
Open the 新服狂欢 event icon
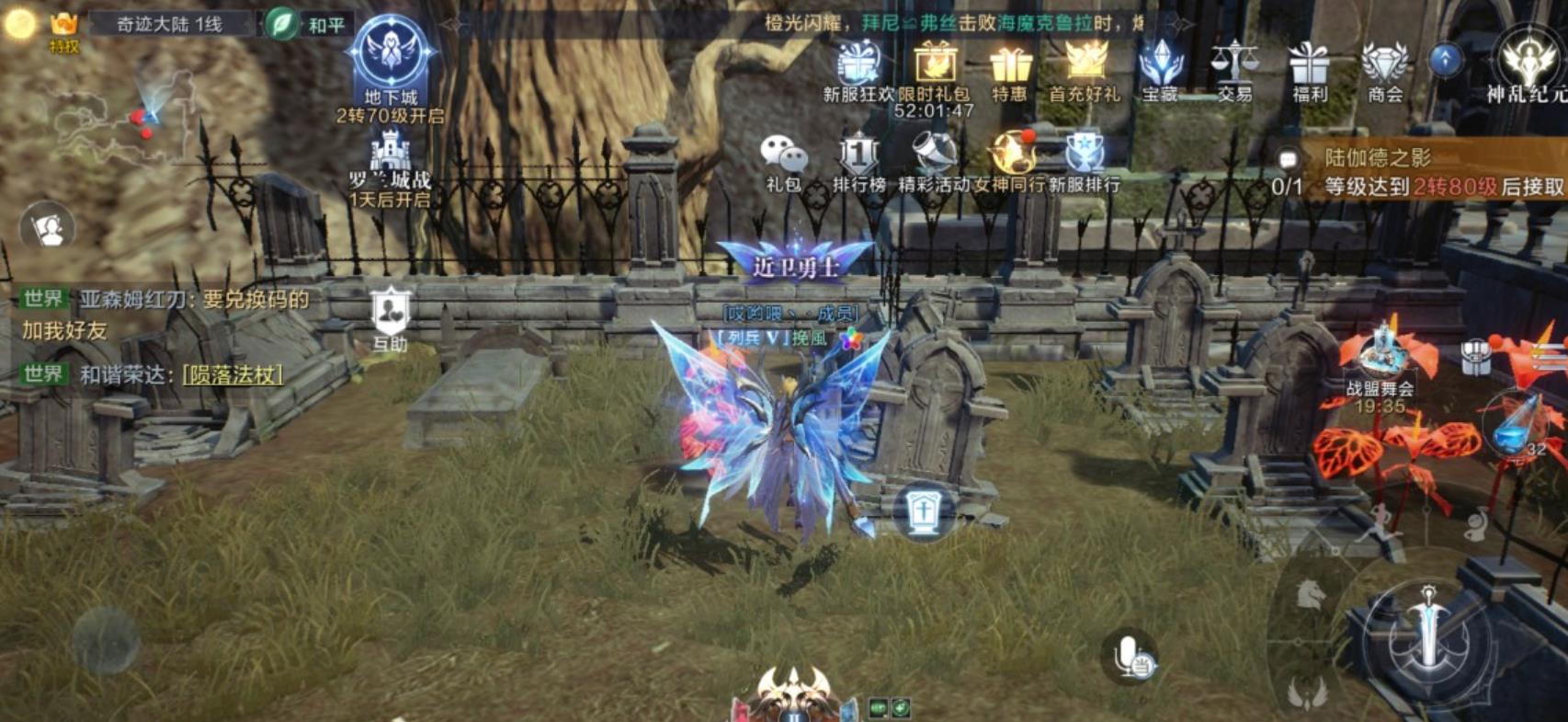(x=858, y=69)
